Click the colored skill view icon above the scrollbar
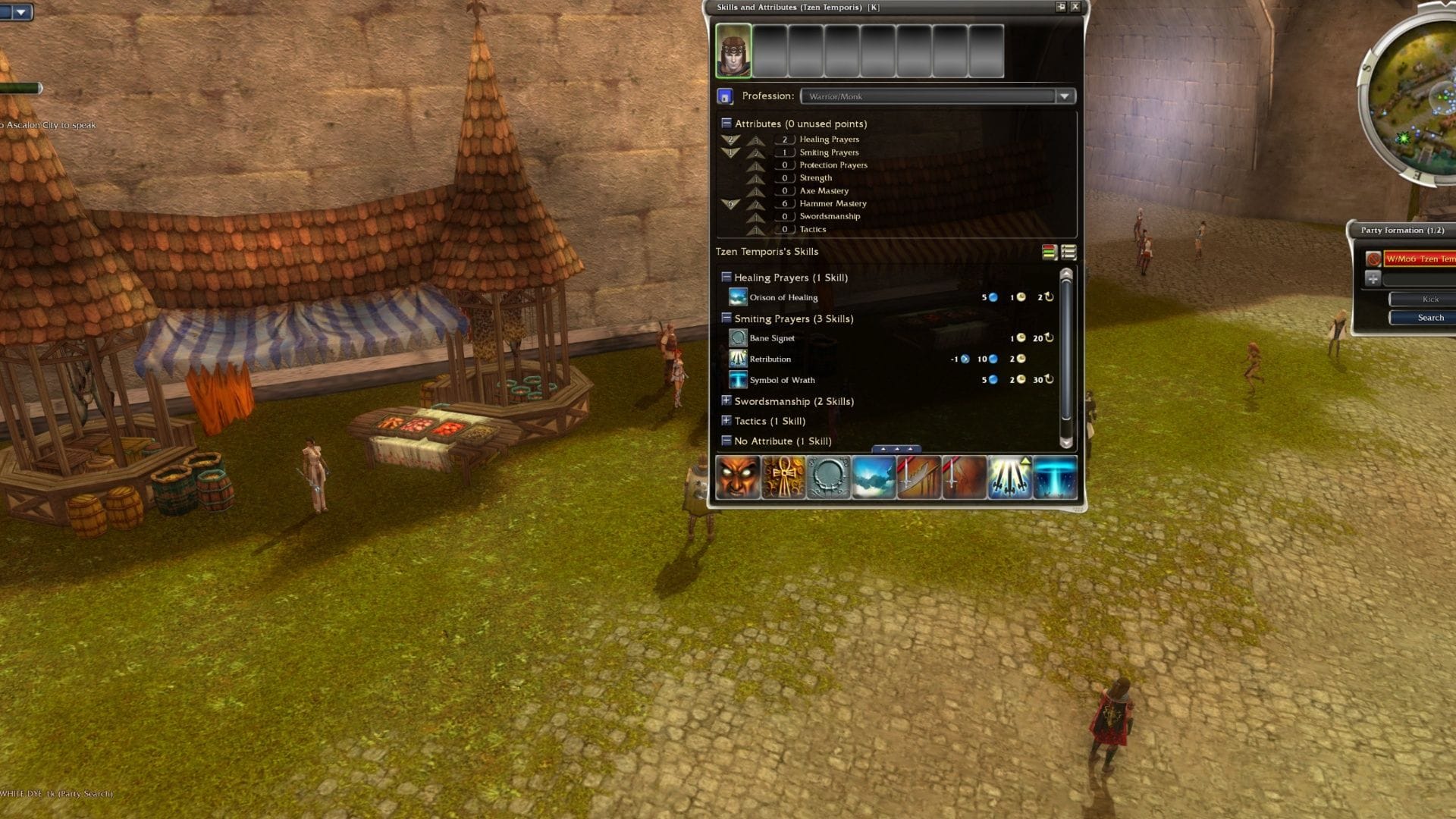1456x819 pixels. click(1049, 253)
